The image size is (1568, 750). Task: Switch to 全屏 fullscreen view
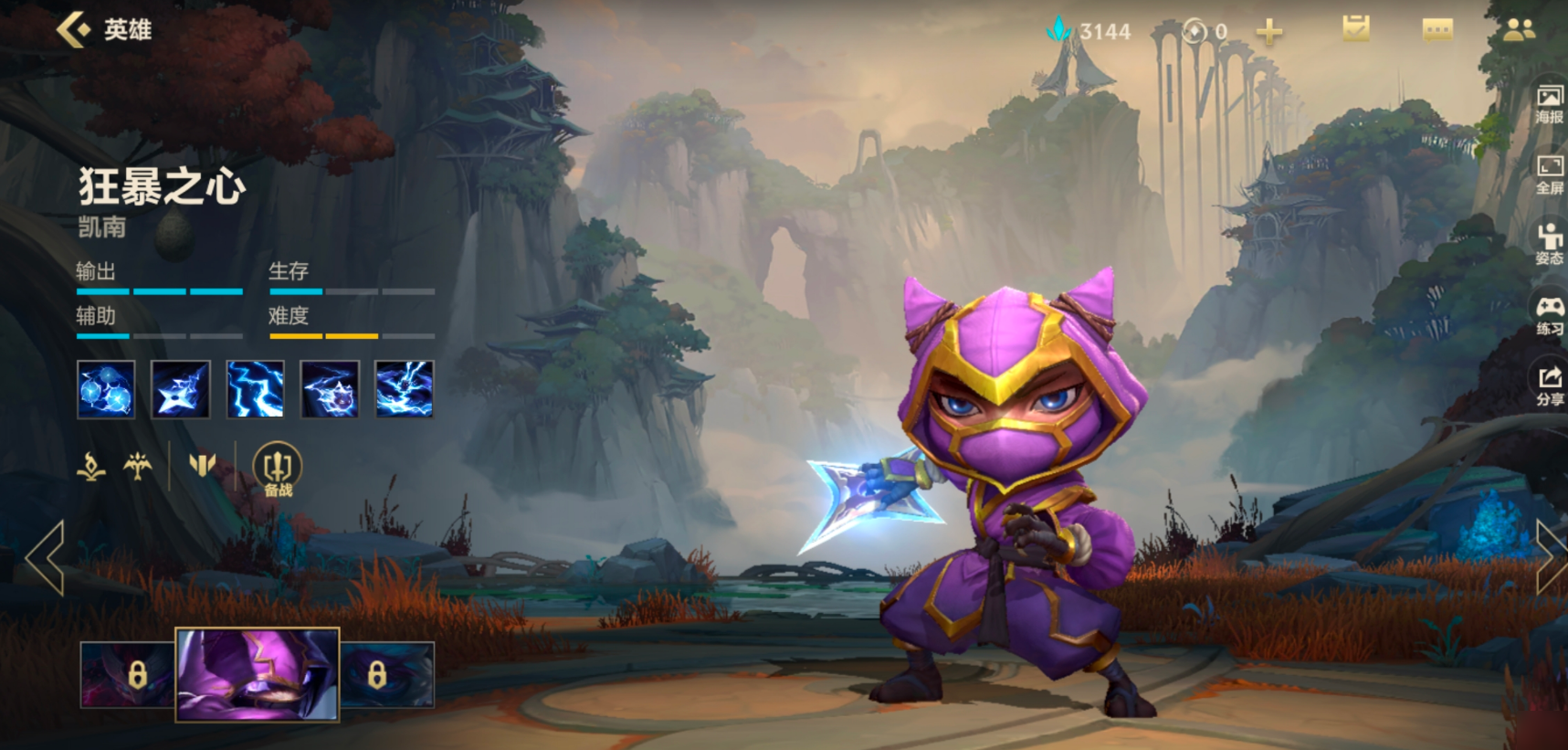click(1549, 174)
